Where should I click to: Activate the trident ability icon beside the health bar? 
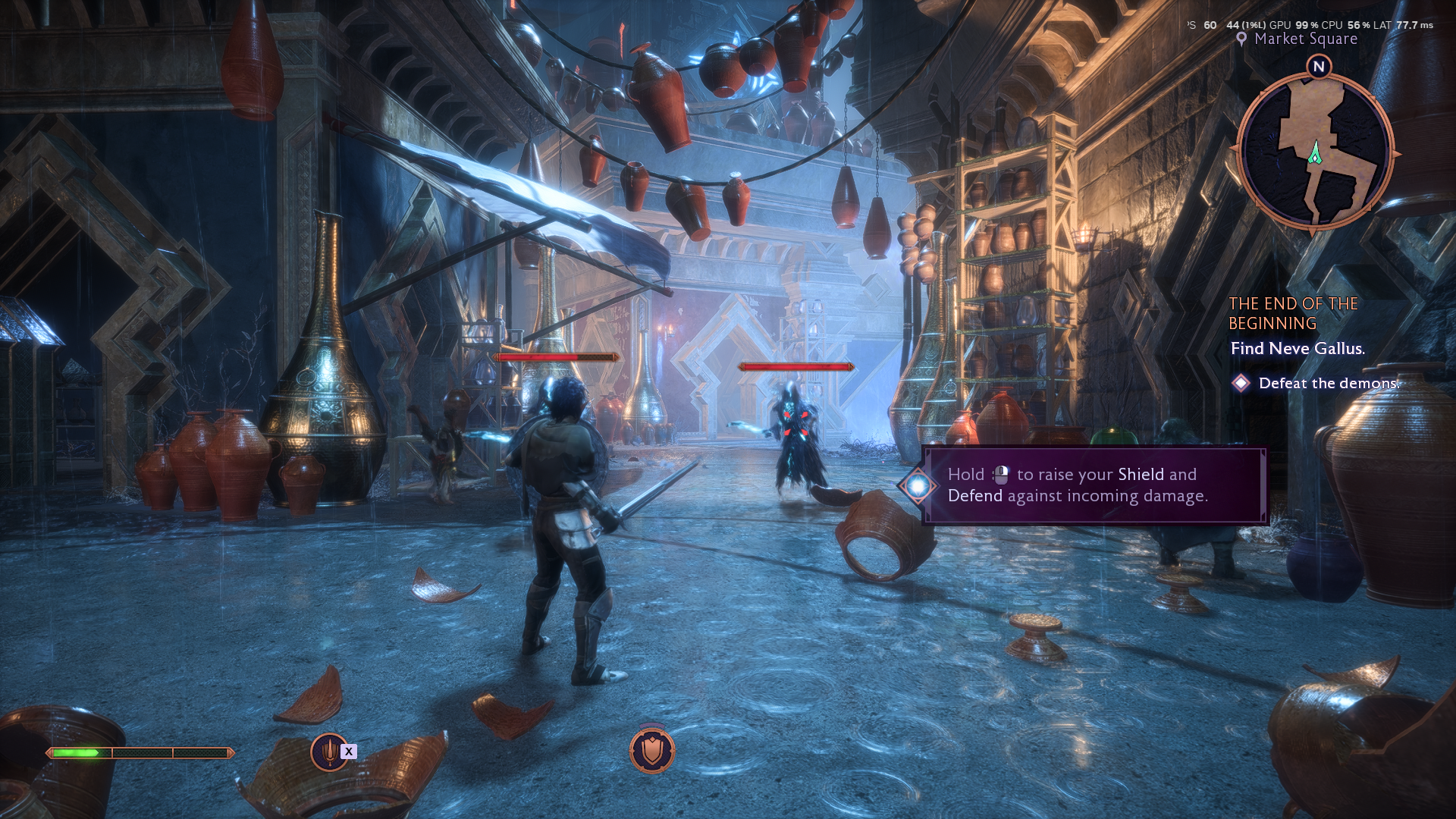coord(330,752)
